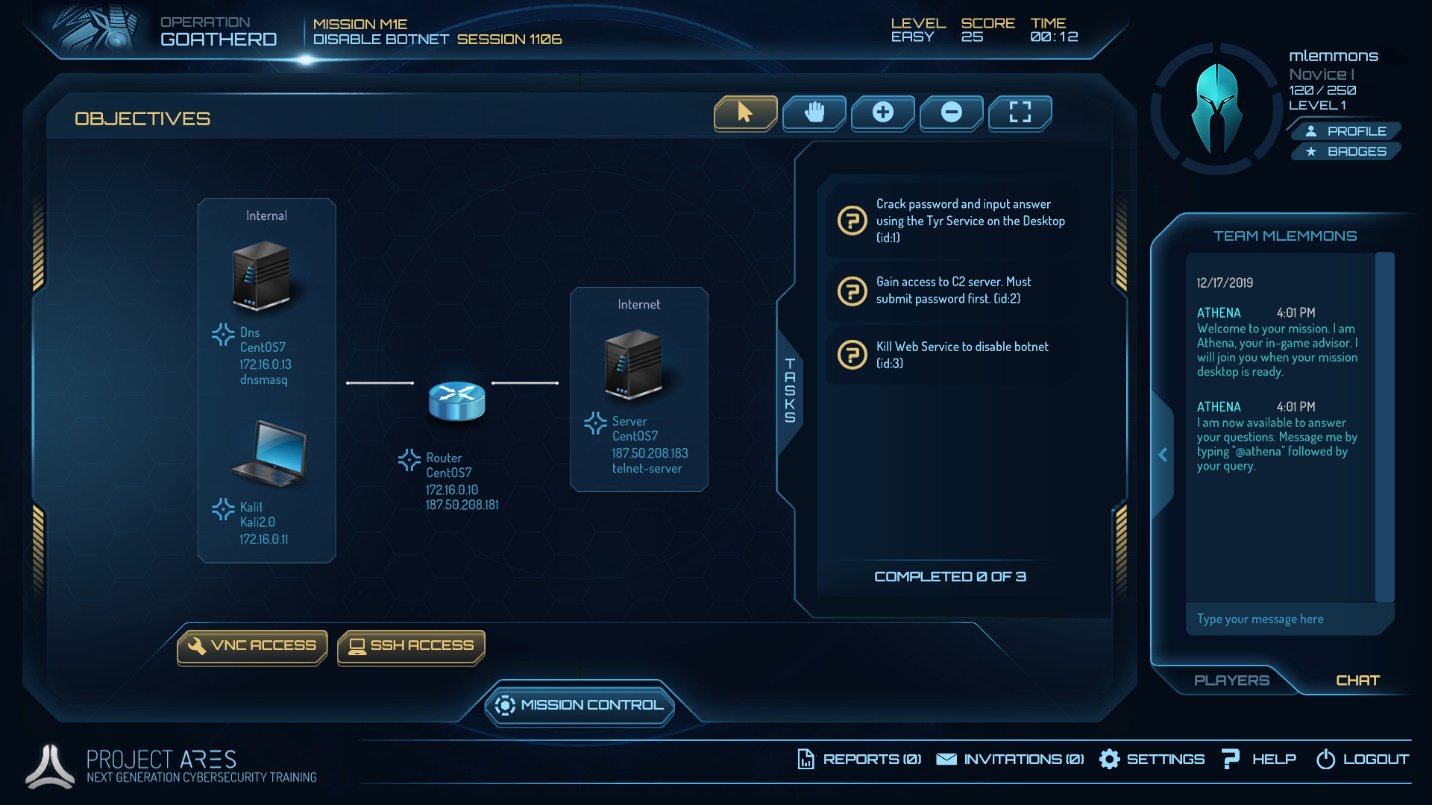Viewport: 1432px width, 805px height.
Task: Select the router icon on the network map
Action: (457, 399)
